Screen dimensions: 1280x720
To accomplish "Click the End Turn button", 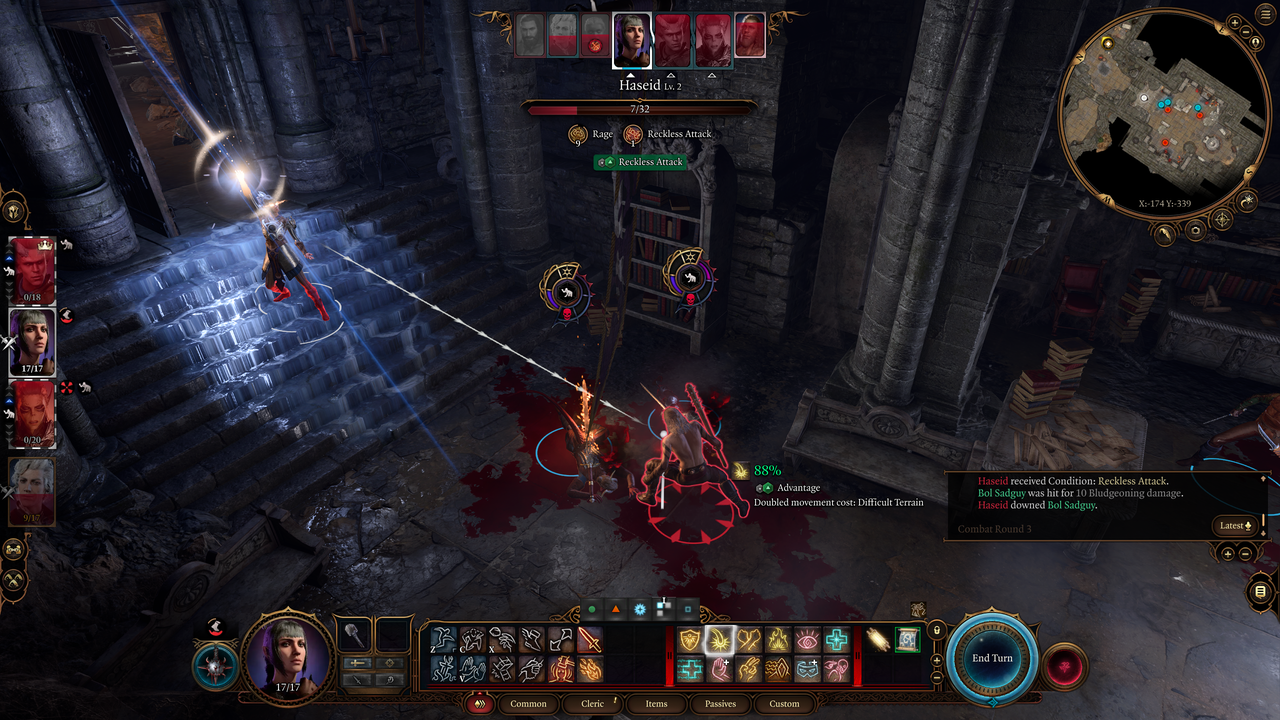I will pos(992,658).
